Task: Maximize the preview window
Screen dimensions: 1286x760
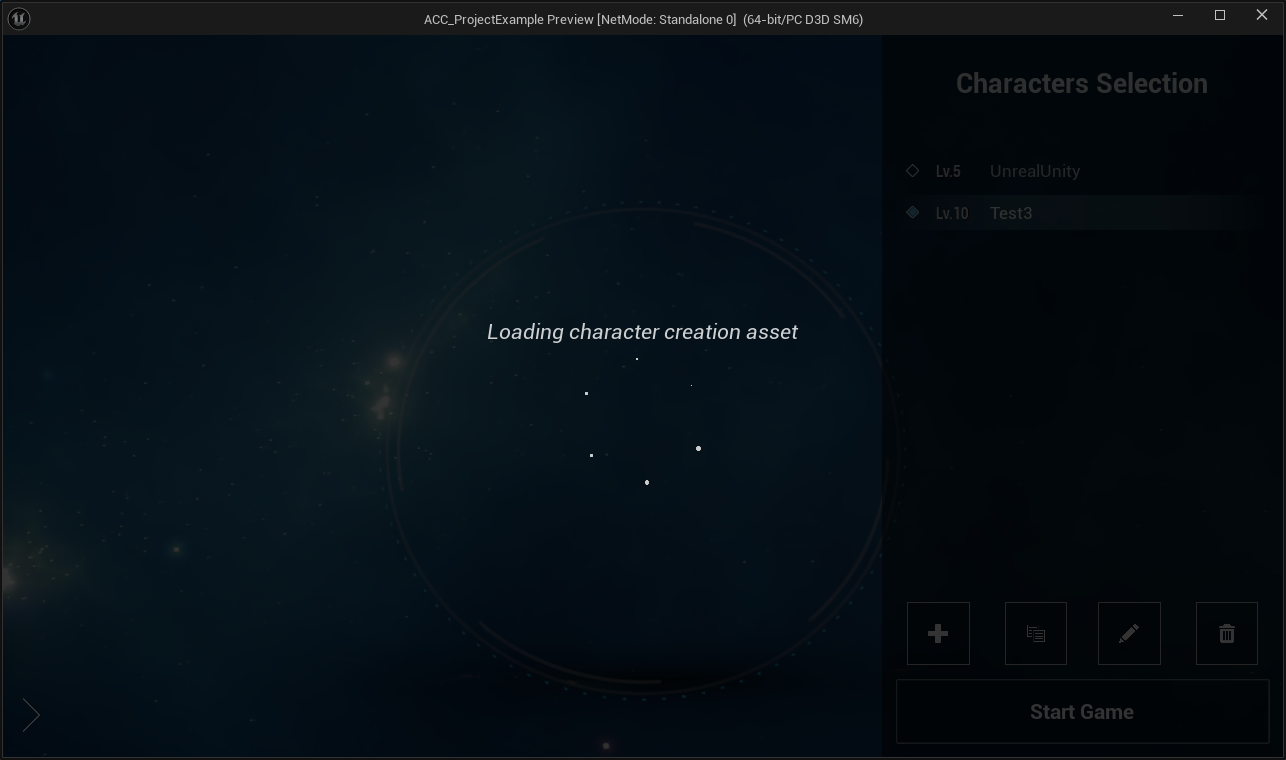Action: pos(1220,15)
